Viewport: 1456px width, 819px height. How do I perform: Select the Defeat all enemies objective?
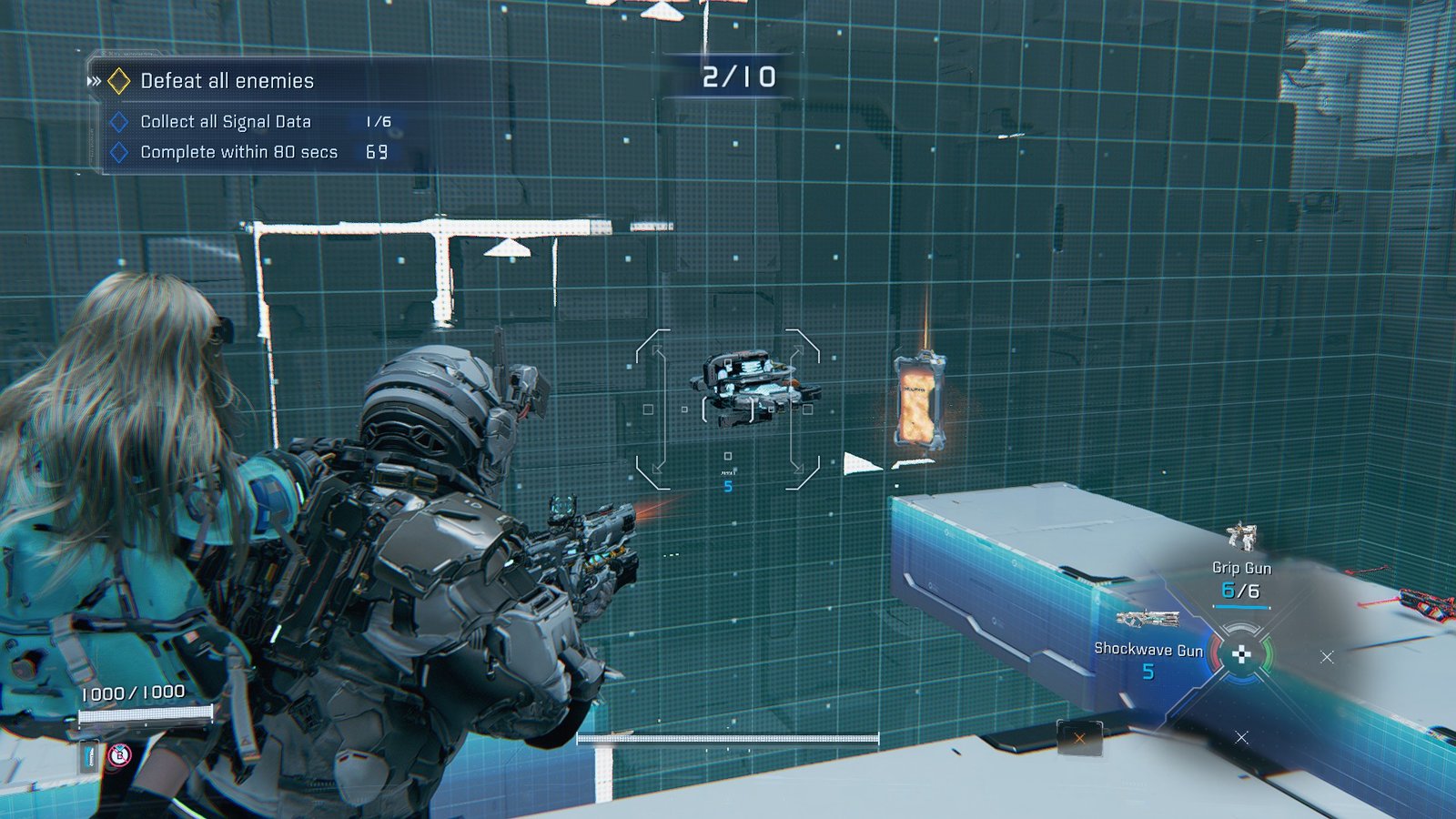tap(227, 81)
